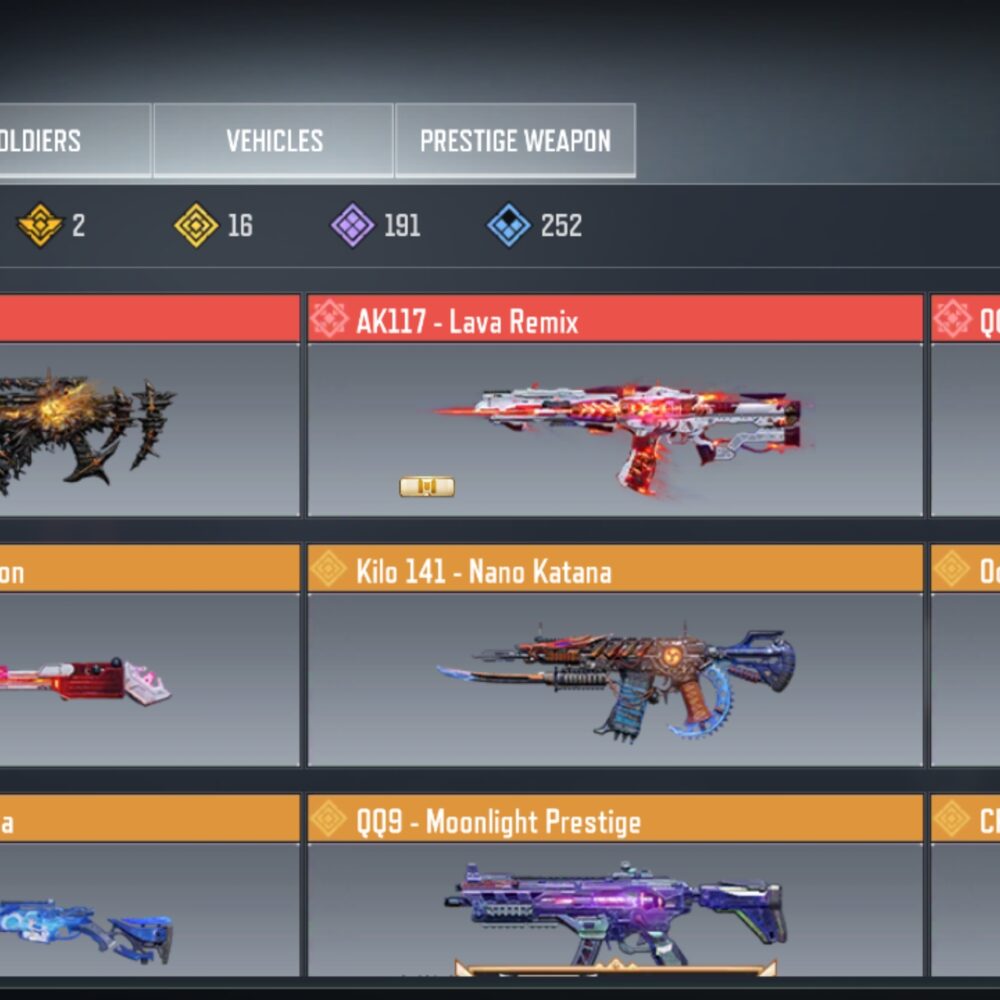Switch to the Vehicles tab
The height and width of the screenshot is (1000, 1000).
(273, 141)
